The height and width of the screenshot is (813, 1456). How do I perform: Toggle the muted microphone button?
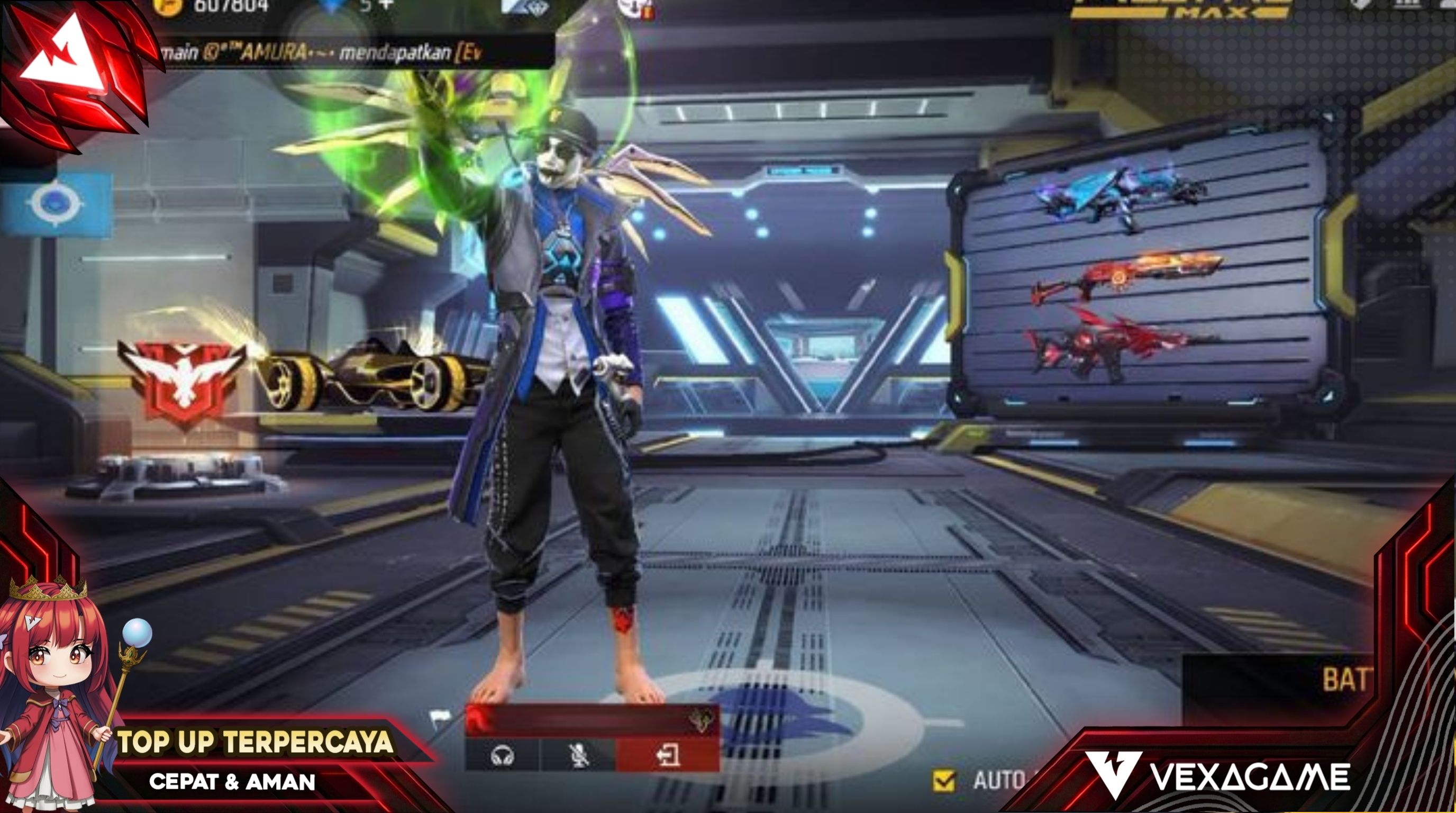pyautogui.click(x=578, y=756)
